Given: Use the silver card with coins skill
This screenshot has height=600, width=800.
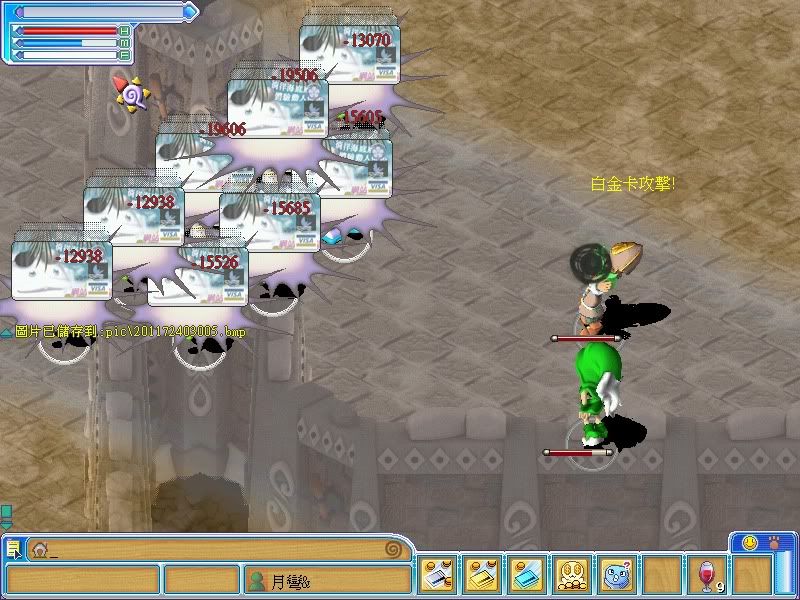Looking at the screenshot, I should 438,575.
